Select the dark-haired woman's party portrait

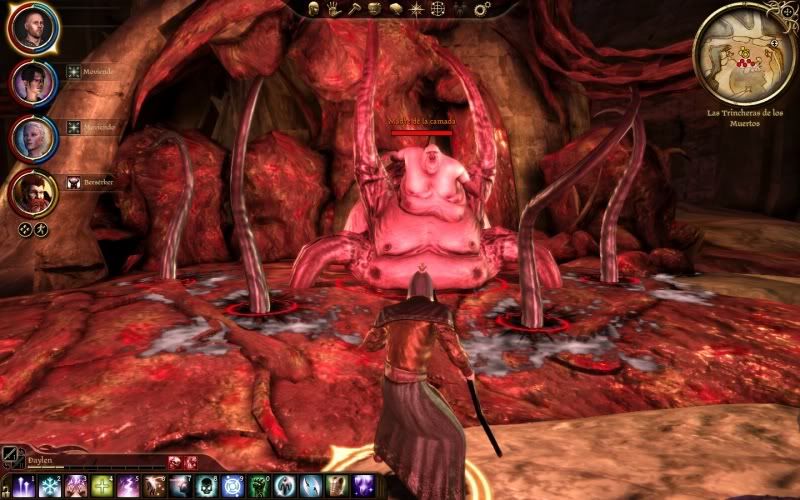pyautogui.click(x=33, y=82)
